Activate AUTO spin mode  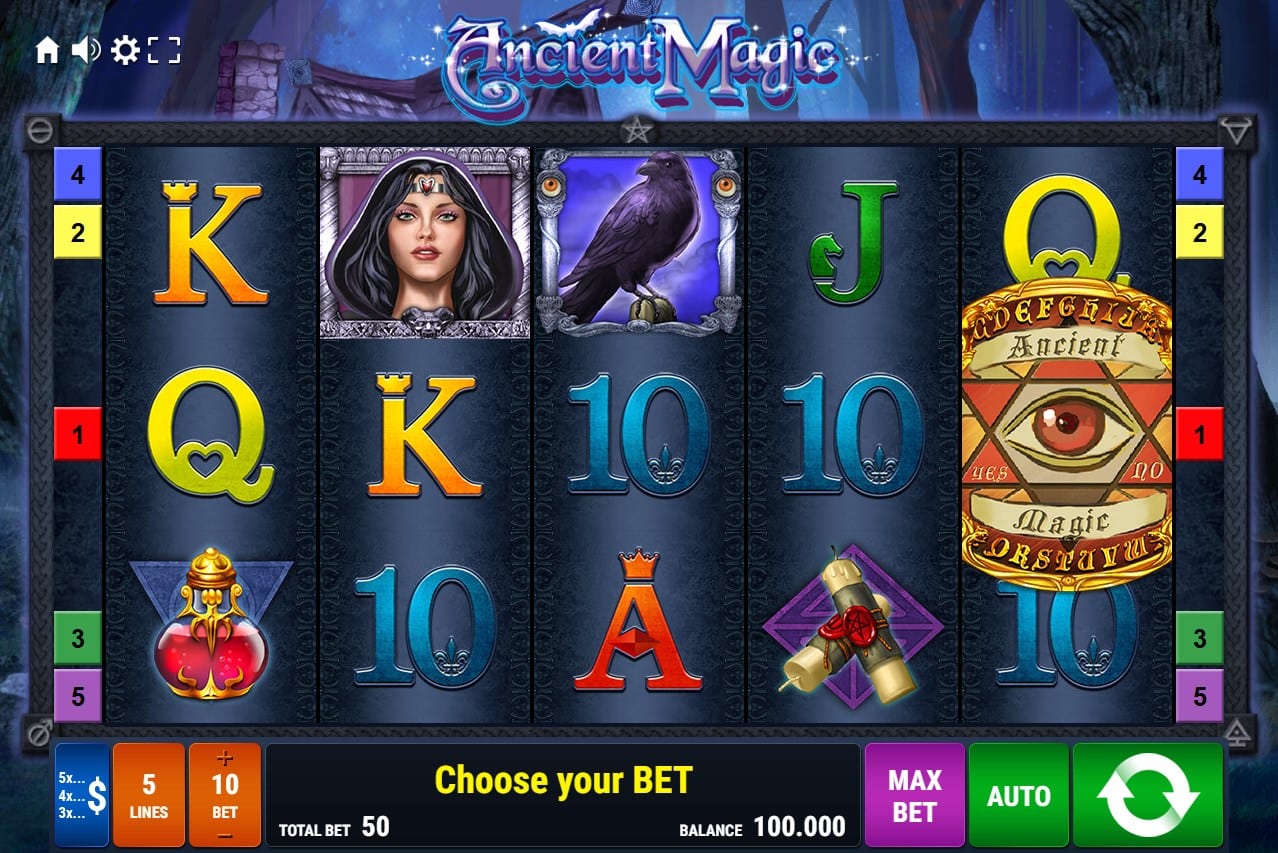1018,795
